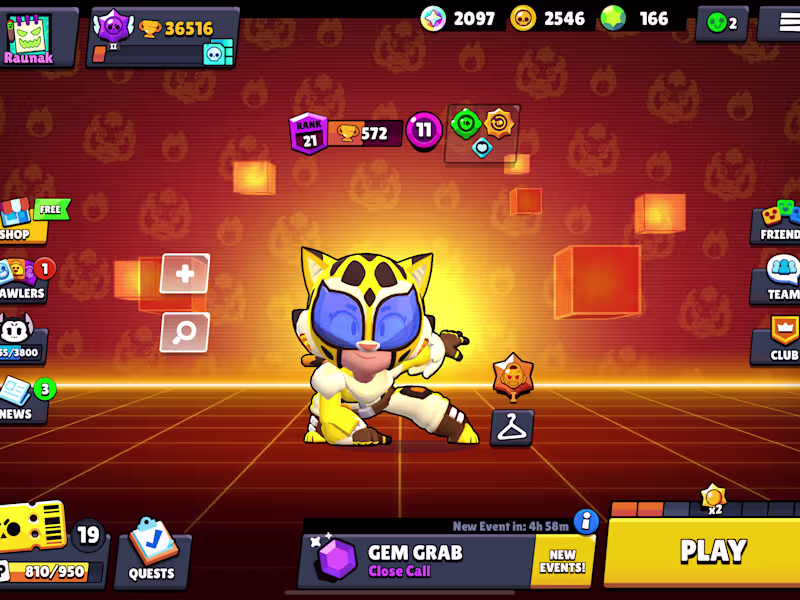This screenshot has height=600, width=800.
Task: Open the hamburger main menu
Action: (779, 22)
